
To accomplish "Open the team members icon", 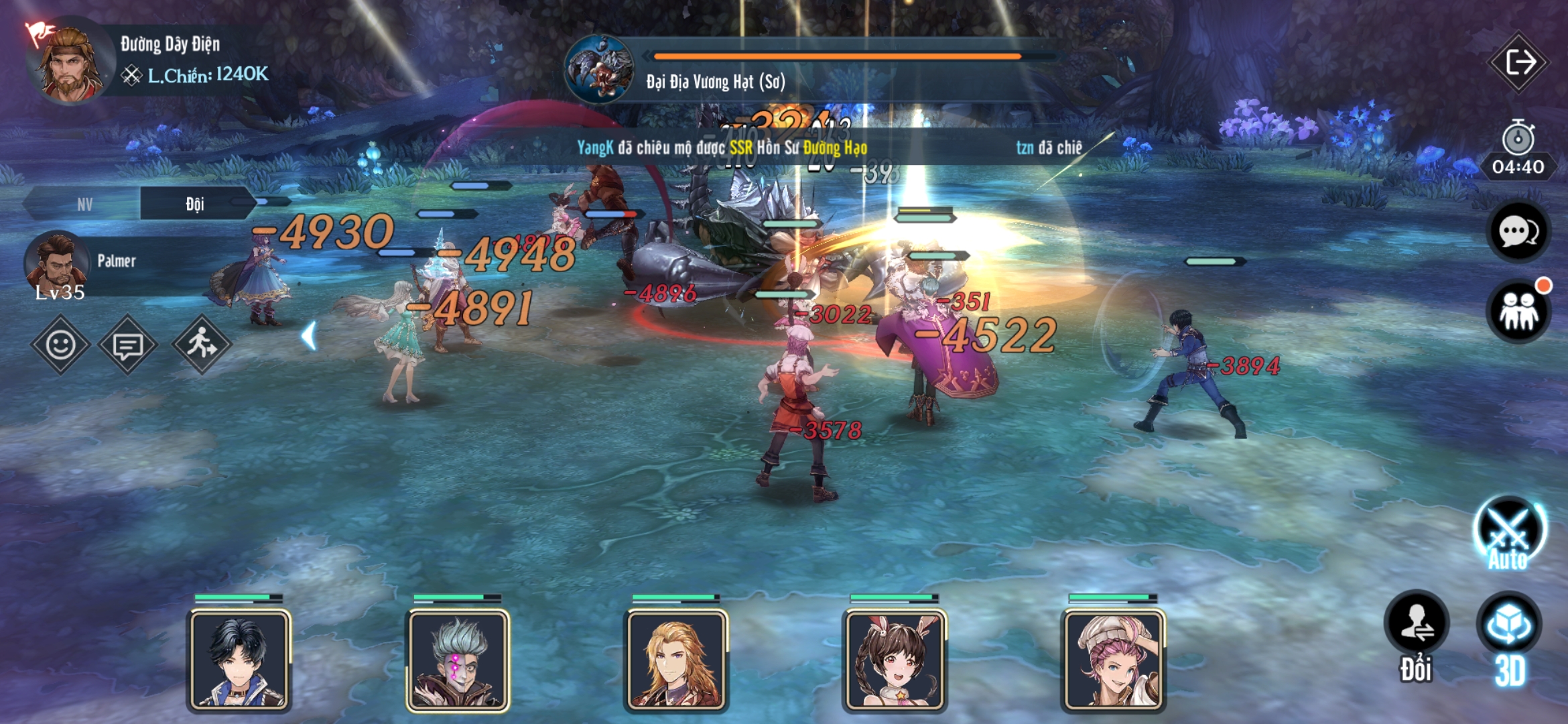I will [x=1518, y=311].
